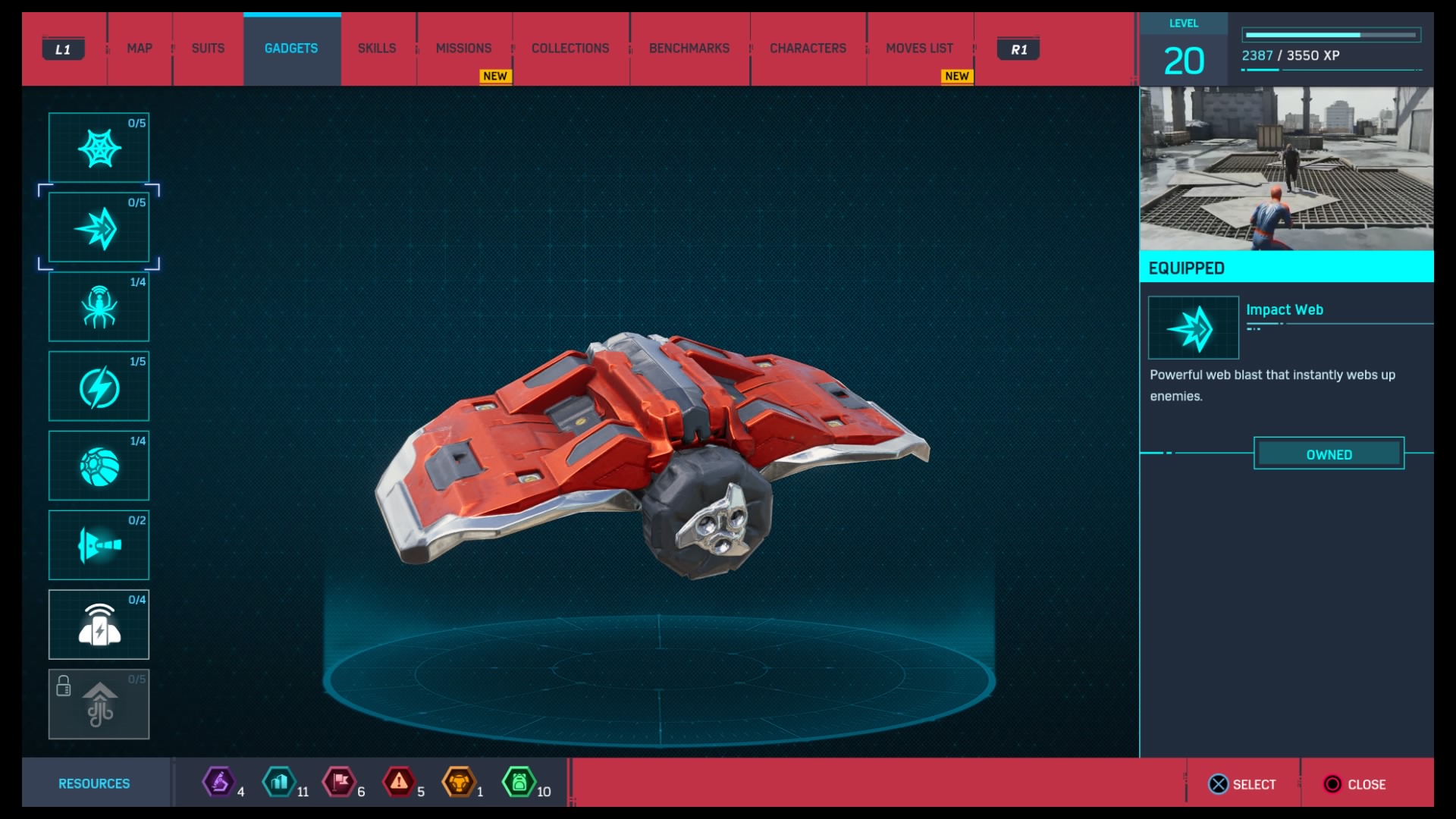Choose the Impact Web gadget slot
The image size is (1456, 819).
99,227
